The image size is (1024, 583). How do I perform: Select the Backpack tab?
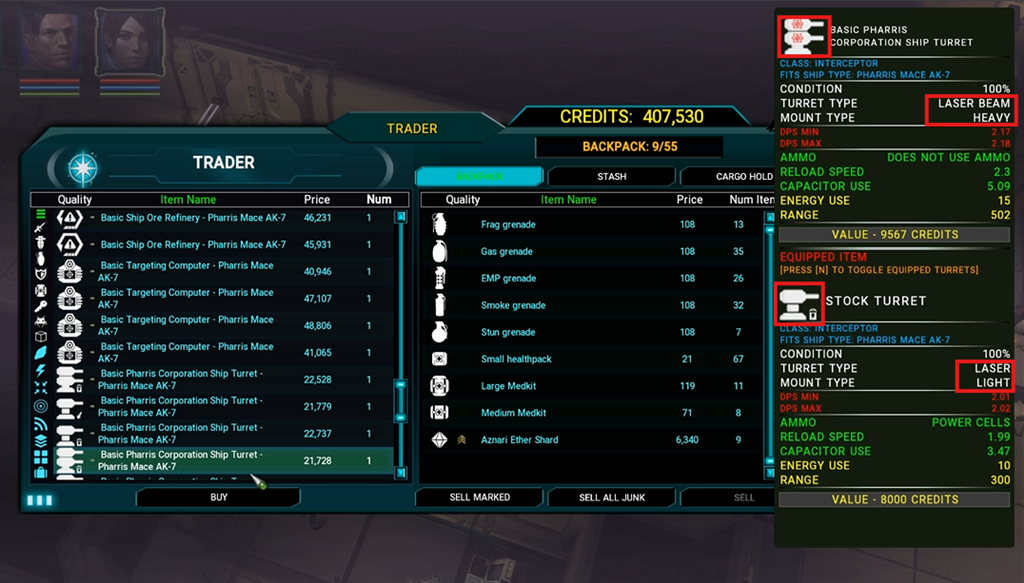click(x=479, y=177)
